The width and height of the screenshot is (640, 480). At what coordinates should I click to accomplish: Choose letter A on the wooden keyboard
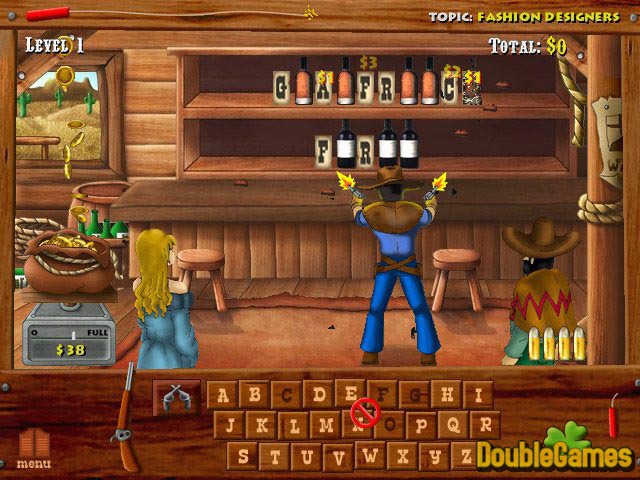point(222,395)
